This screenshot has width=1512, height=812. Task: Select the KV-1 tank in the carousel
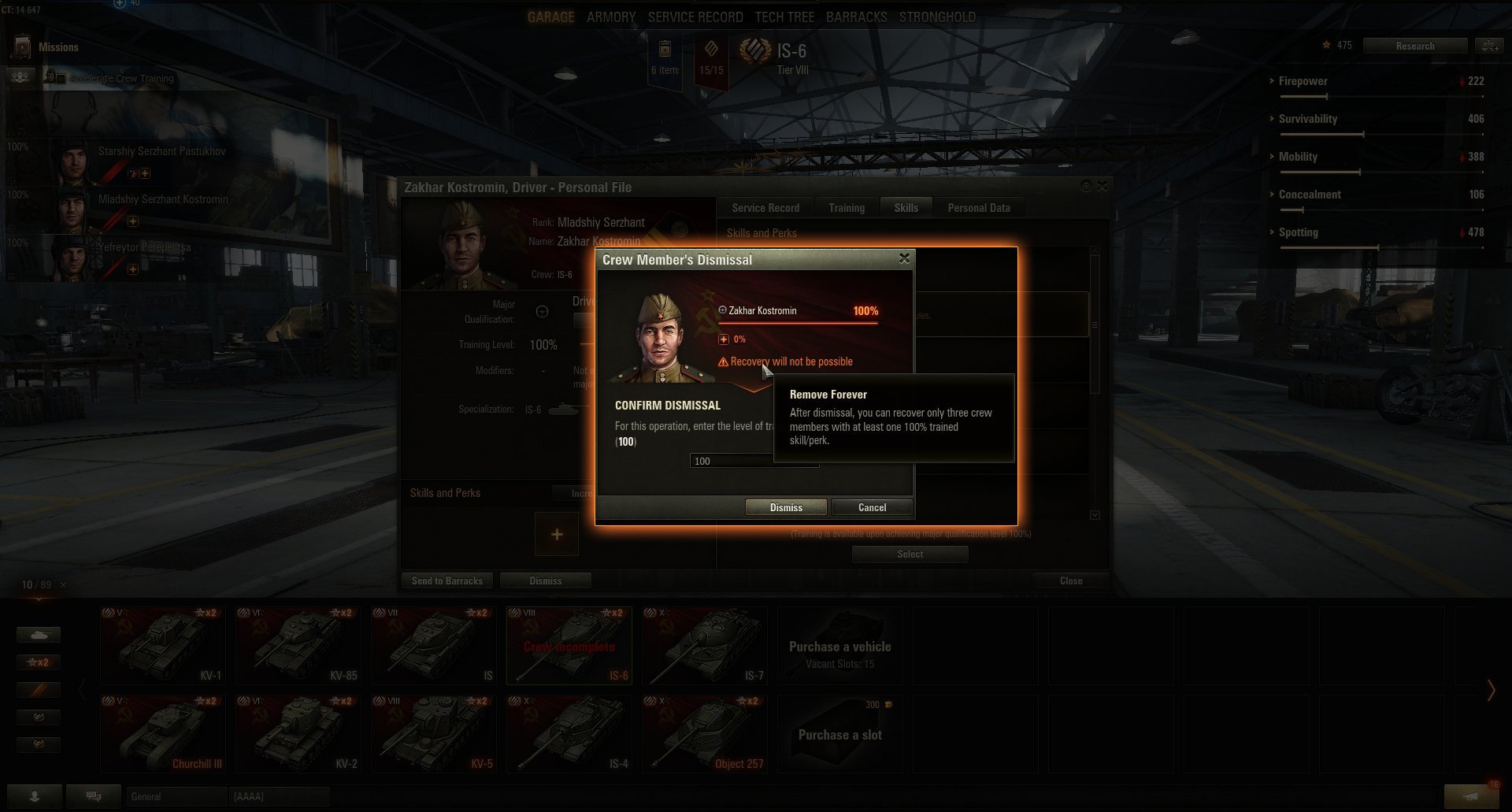coord(163,645)
